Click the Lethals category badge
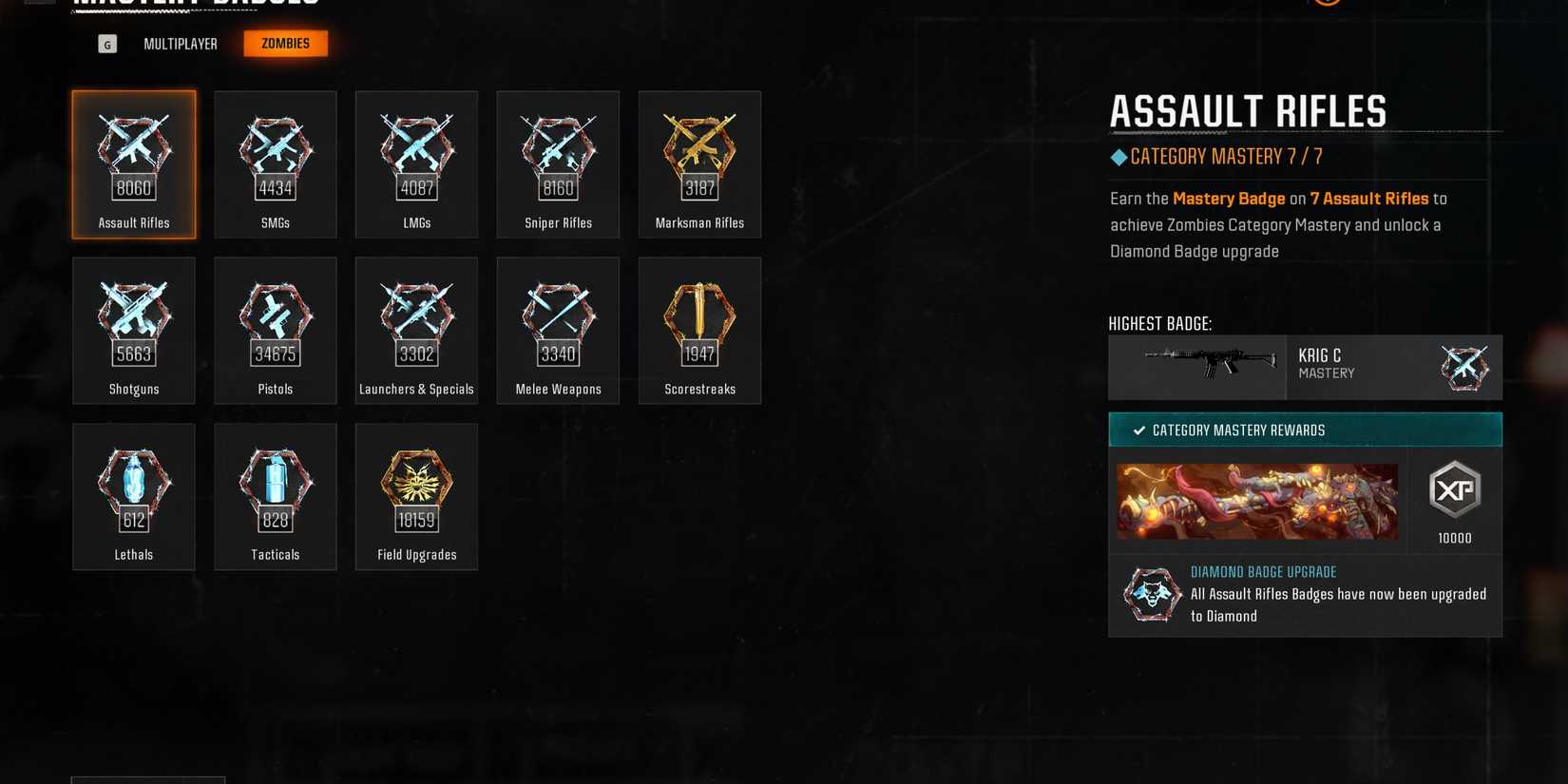1568x784 pixels. point(133,494)
